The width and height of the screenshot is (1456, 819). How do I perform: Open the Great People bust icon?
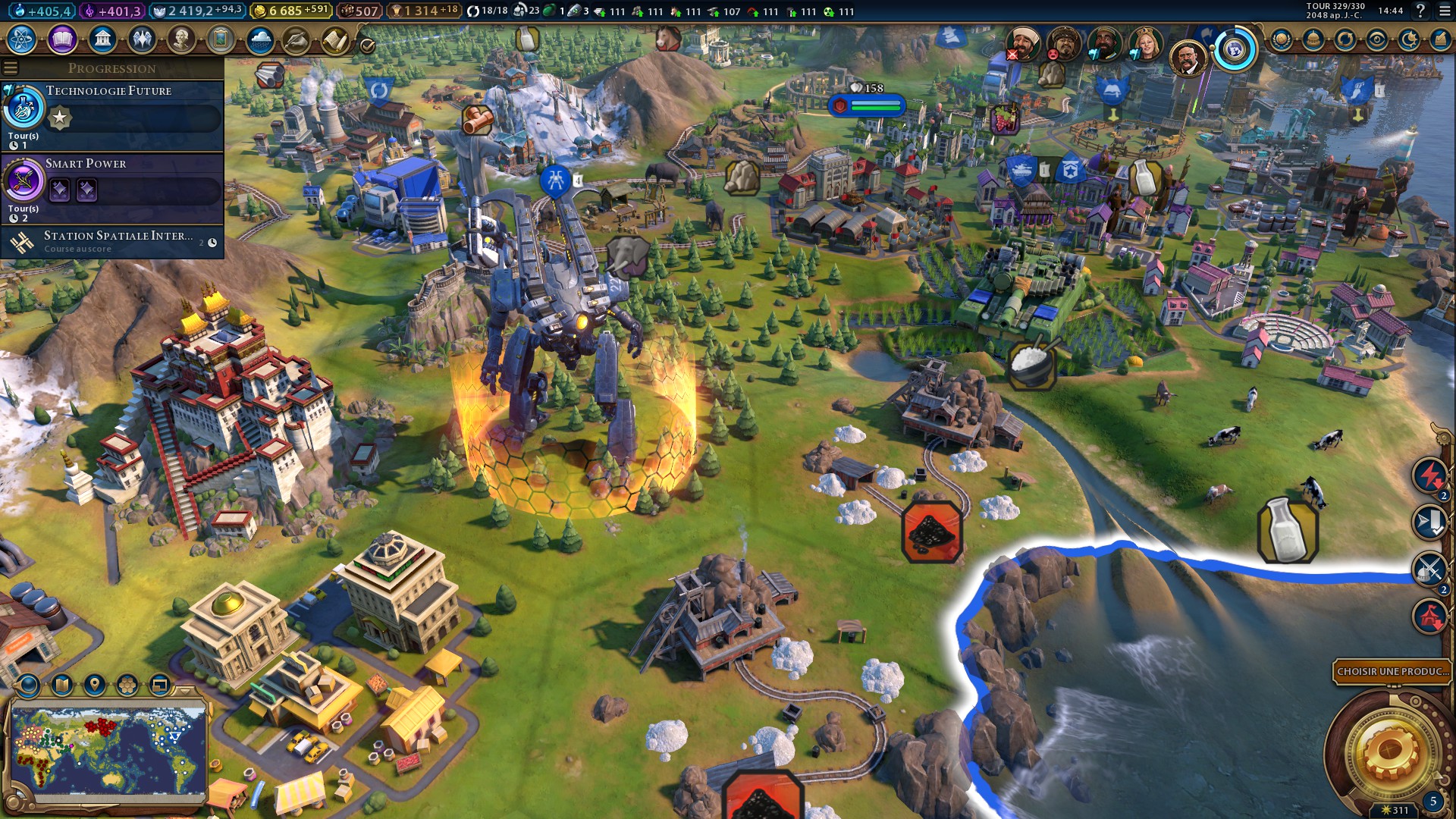tap(181, 39)
